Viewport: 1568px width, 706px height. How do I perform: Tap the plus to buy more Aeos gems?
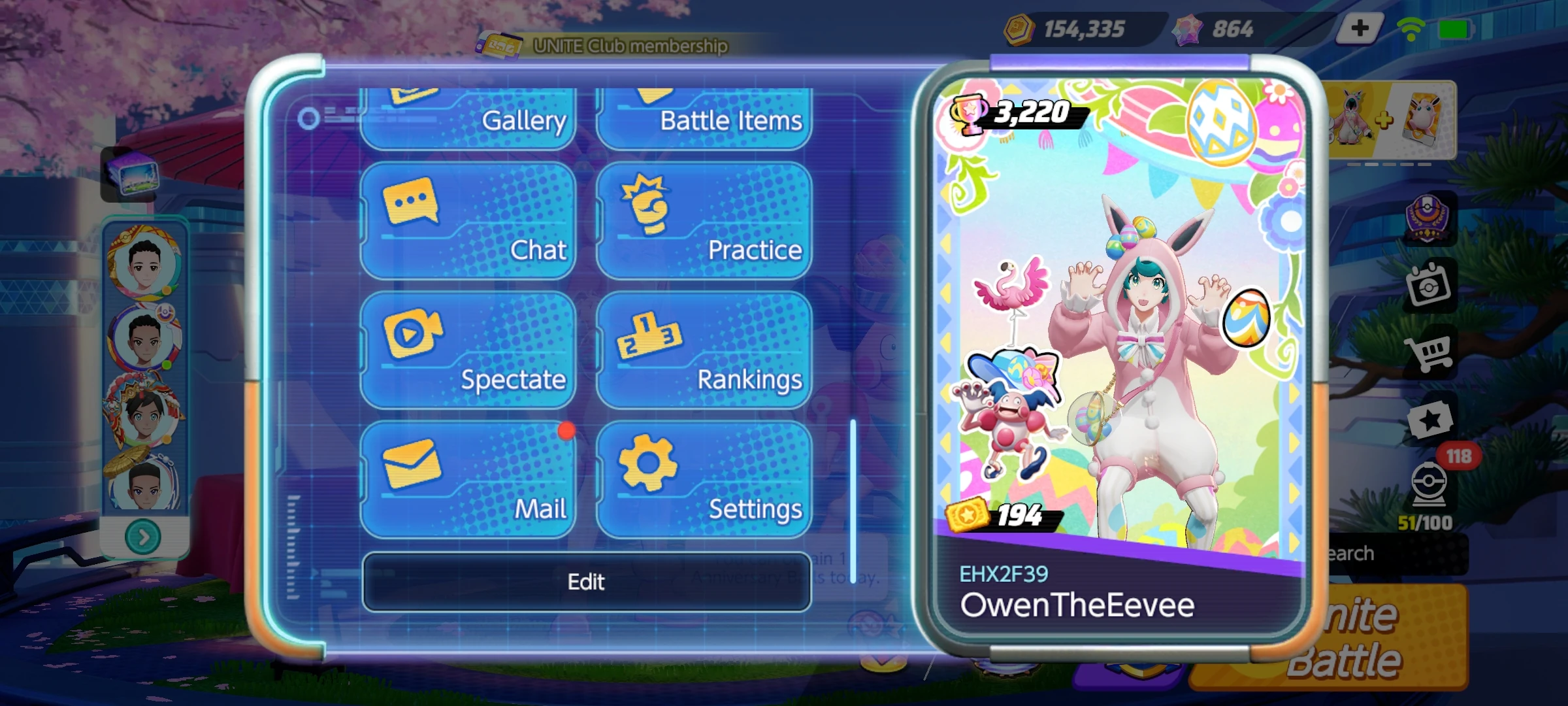[x=1359, y=28]
